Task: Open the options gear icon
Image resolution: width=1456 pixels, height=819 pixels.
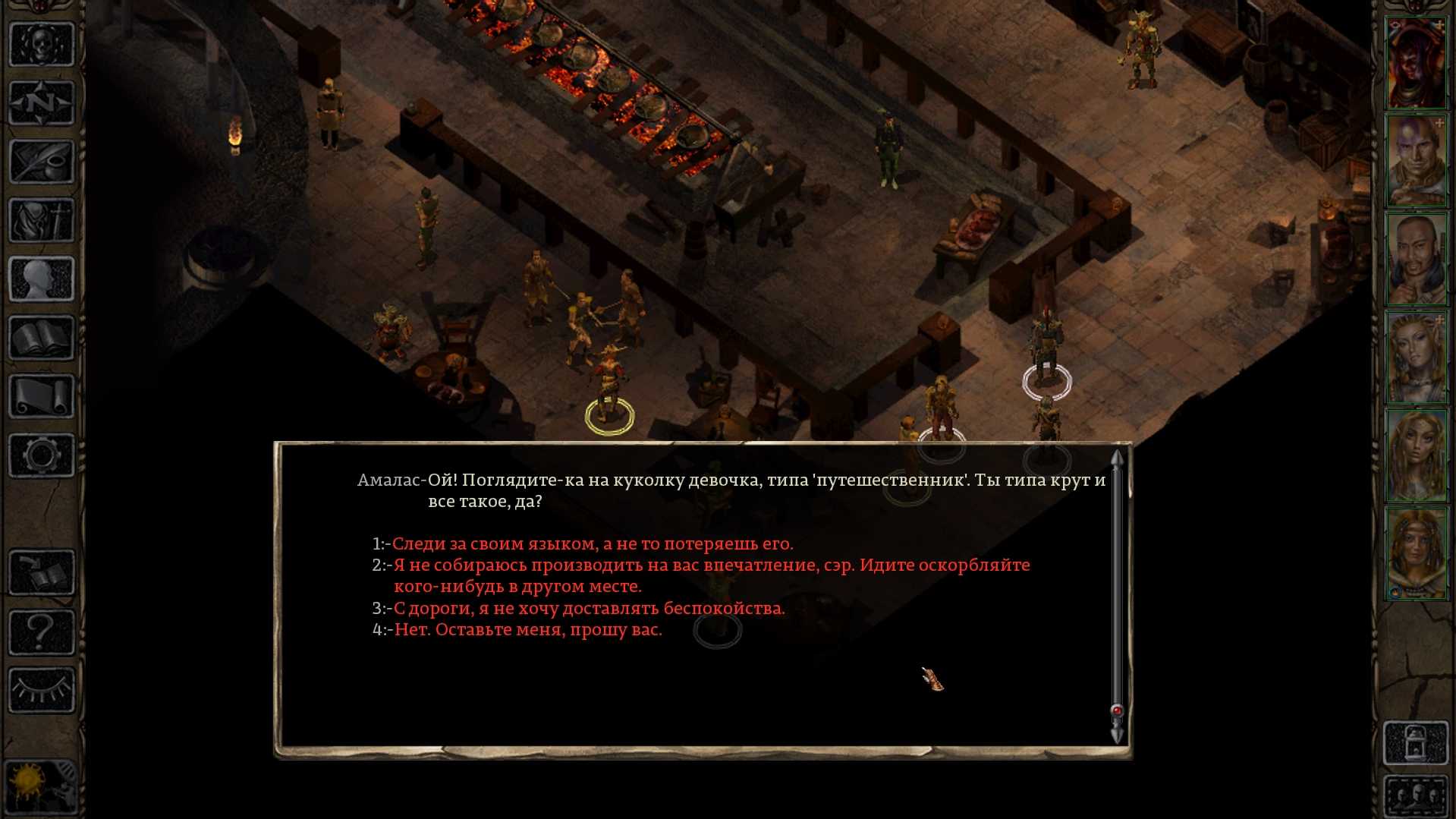Action: [x=42, y=455]
